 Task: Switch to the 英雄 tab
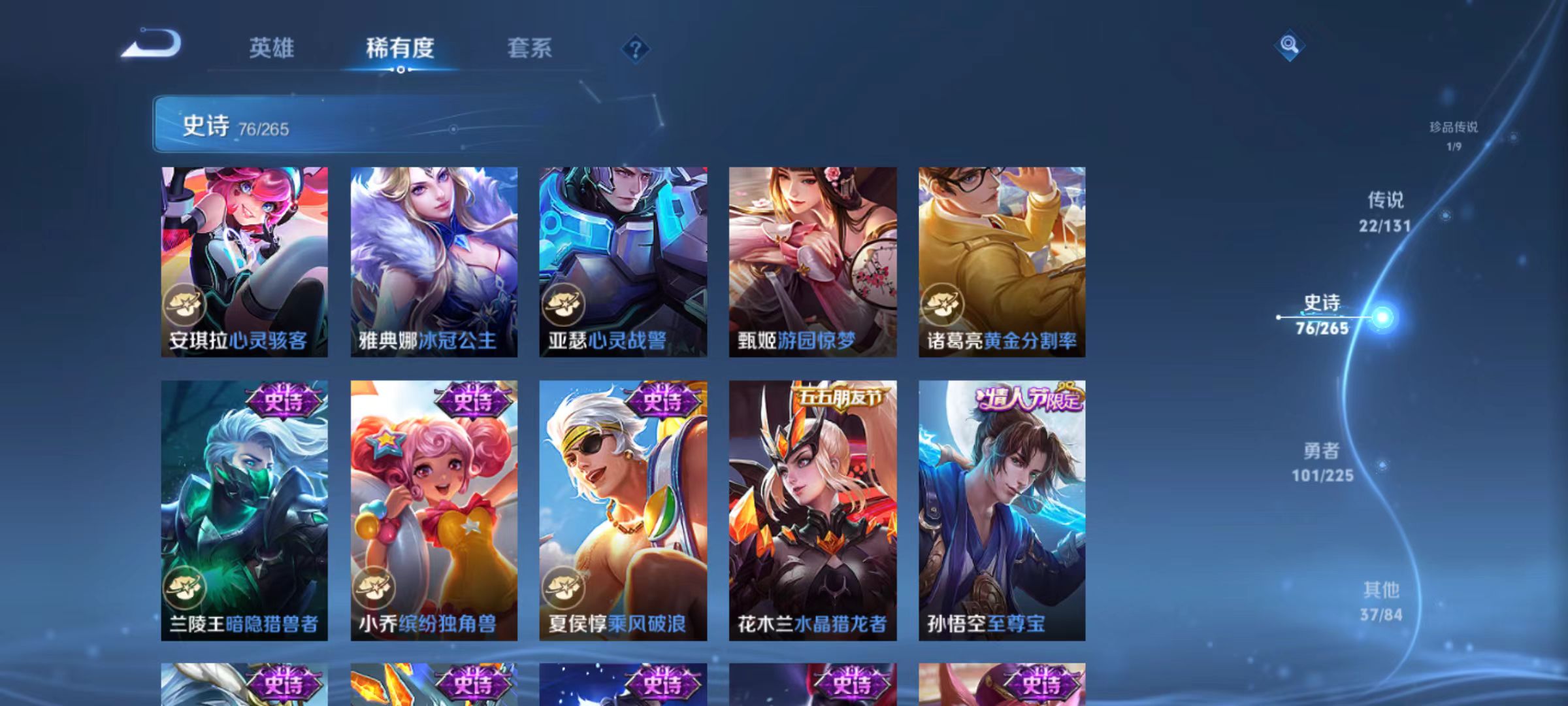pyautogui.click(x=272, y=48)
